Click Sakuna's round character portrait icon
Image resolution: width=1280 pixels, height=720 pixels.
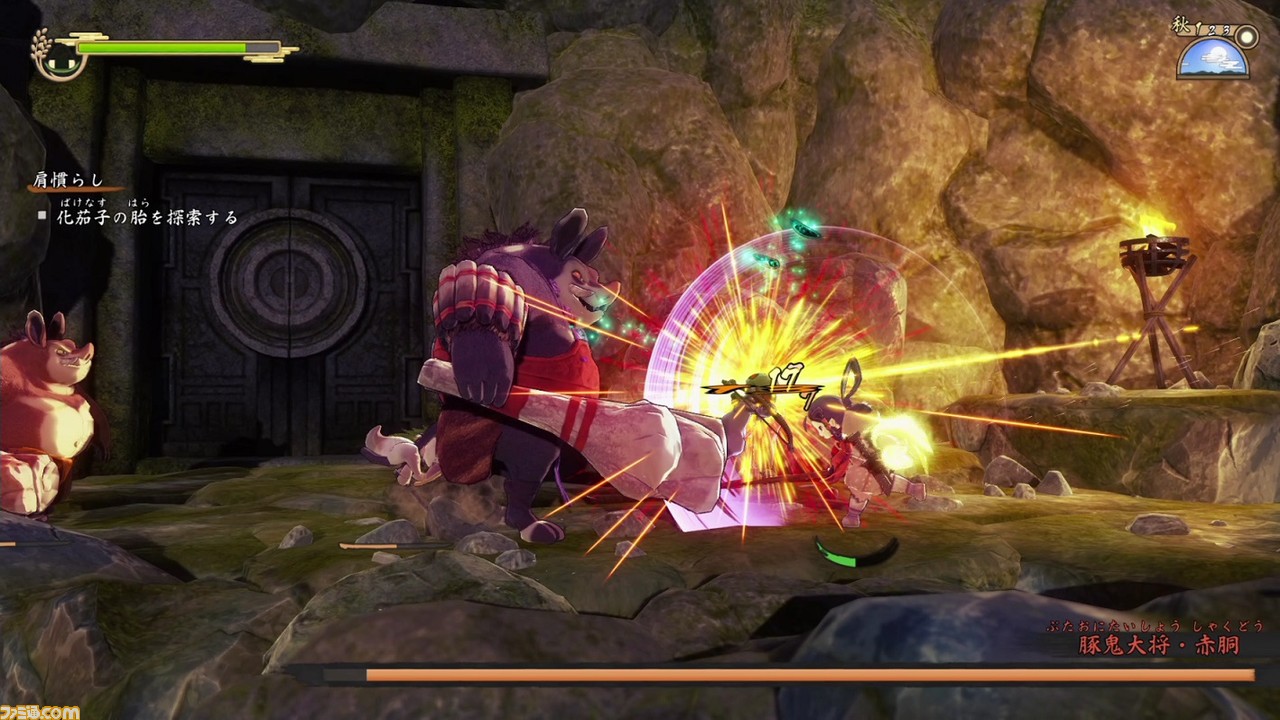pos(60,60)
